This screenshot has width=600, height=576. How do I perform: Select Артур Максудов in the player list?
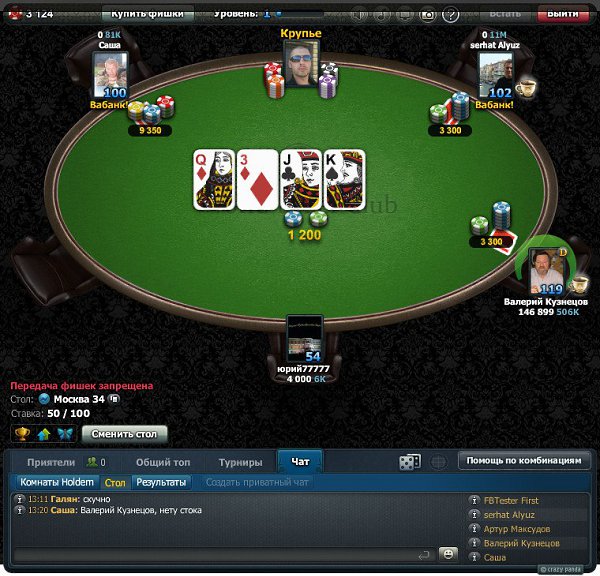click(x=516, y=528)
